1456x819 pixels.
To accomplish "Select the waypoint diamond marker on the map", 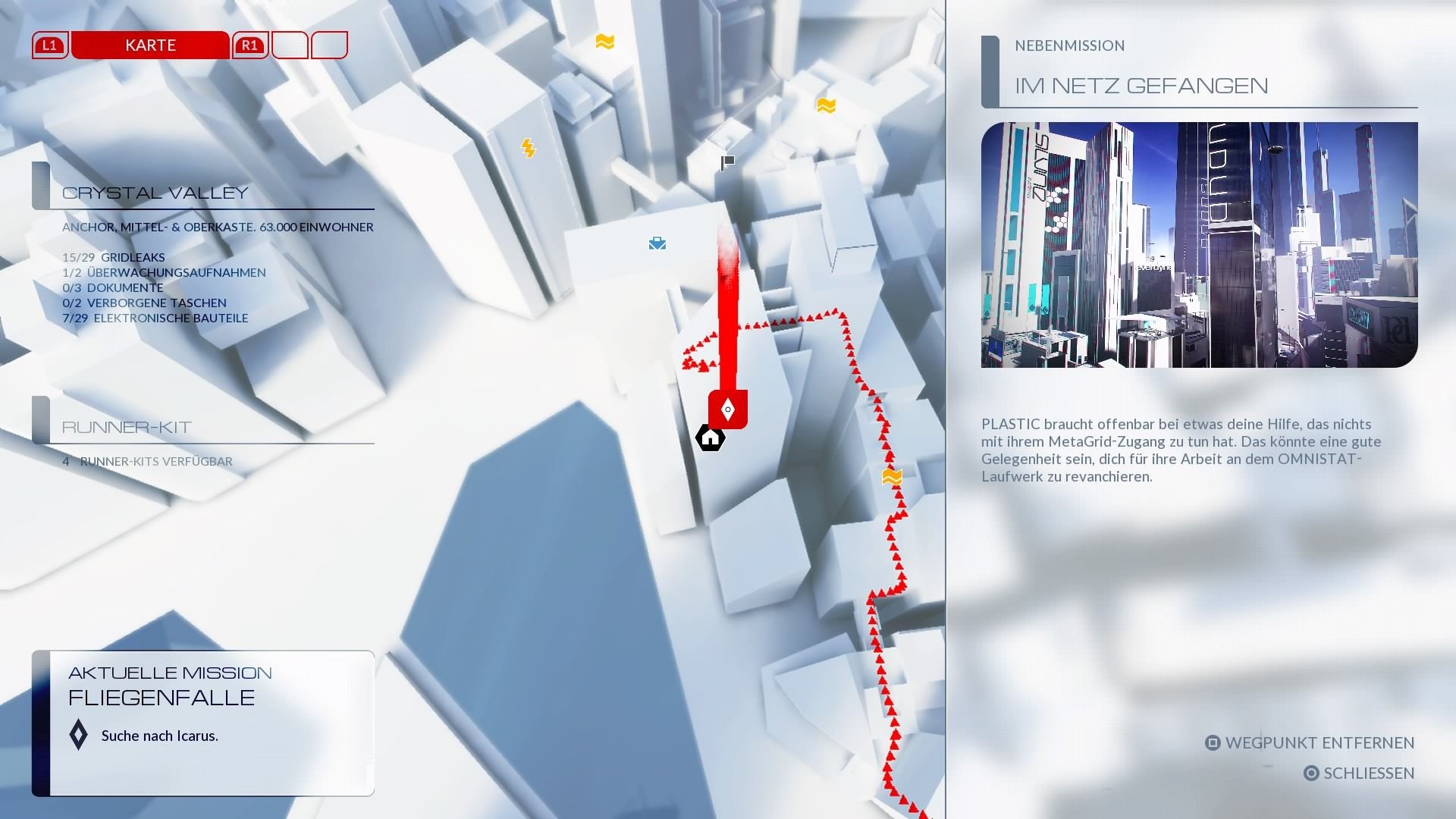I will pyautogui.click(x=727, y=409).
